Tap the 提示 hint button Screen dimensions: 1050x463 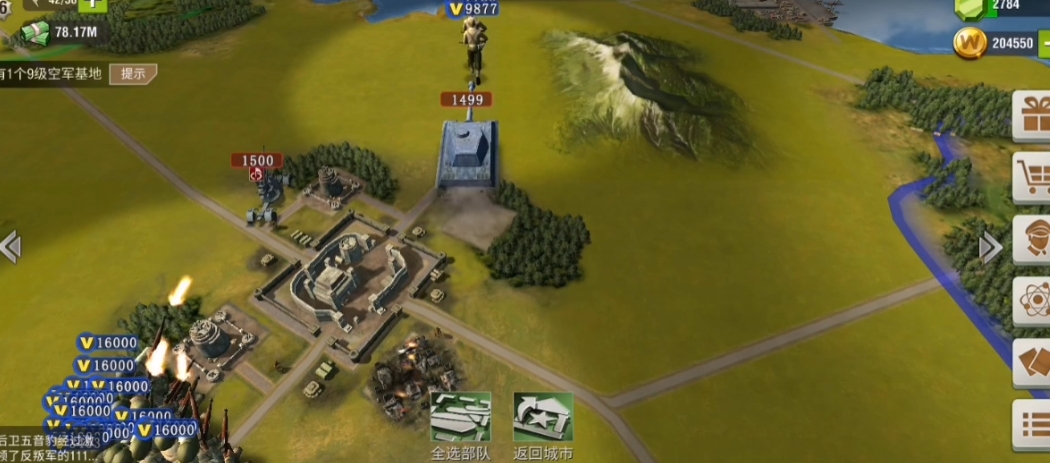click(x=133, y=73)
